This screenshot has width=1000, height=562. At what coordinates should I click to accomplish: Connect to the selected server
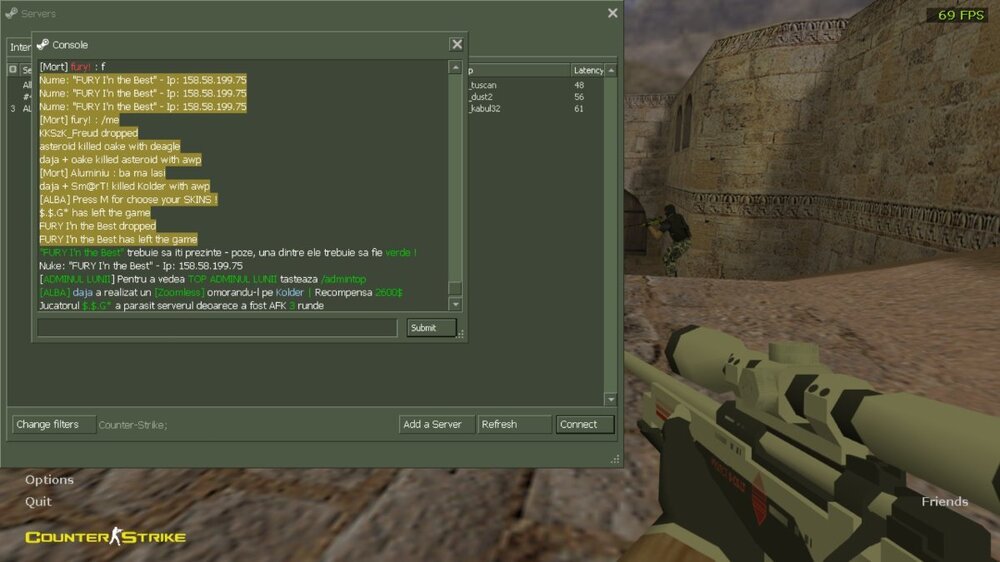pos(584,424)
